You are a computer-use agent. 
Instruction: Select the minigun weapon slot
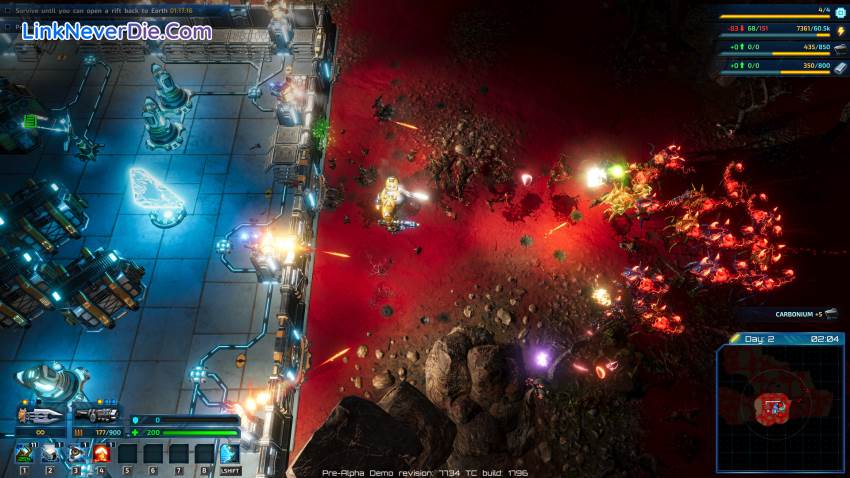coord(98,414)
